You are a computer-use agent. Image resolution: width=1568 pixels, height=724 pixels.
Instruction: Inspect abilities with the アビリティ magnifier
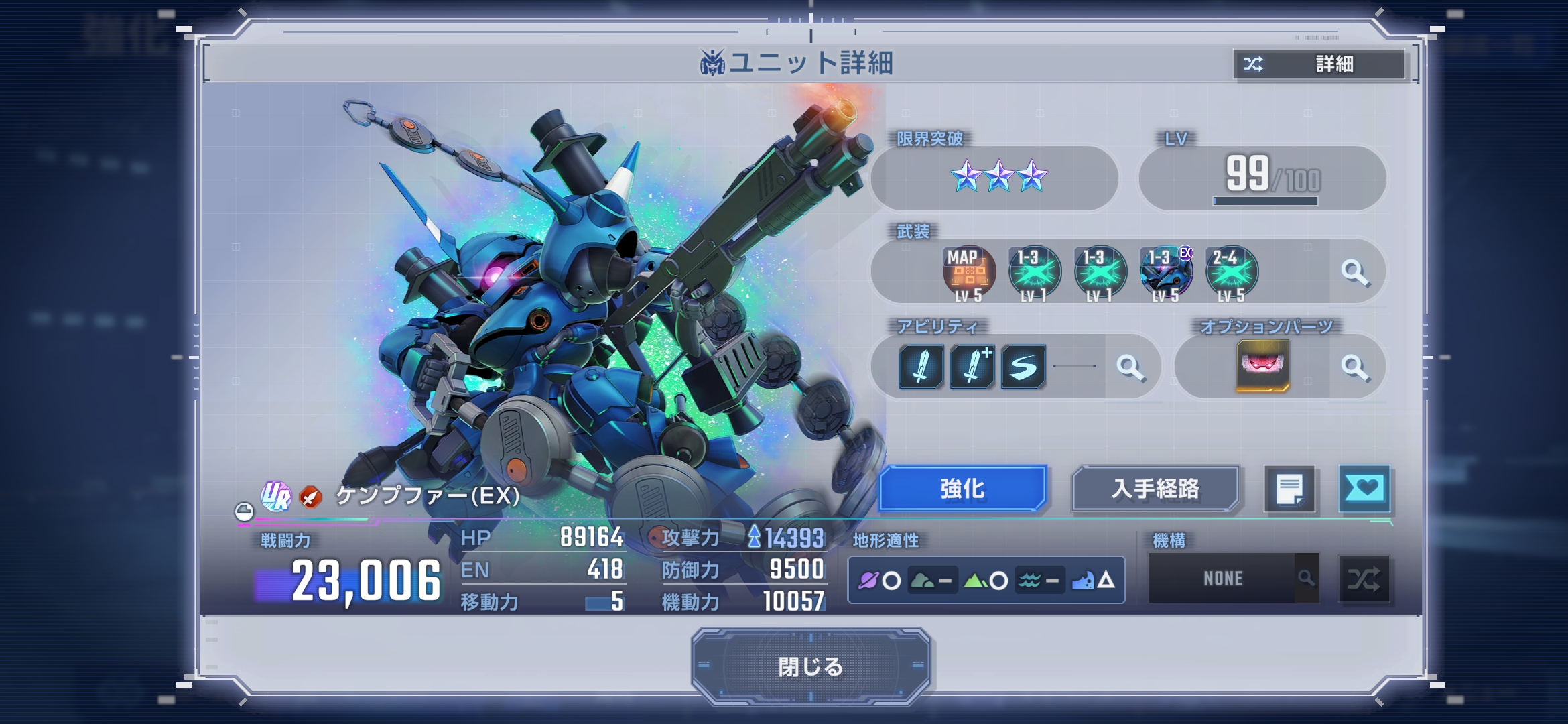pos(1130,367)
